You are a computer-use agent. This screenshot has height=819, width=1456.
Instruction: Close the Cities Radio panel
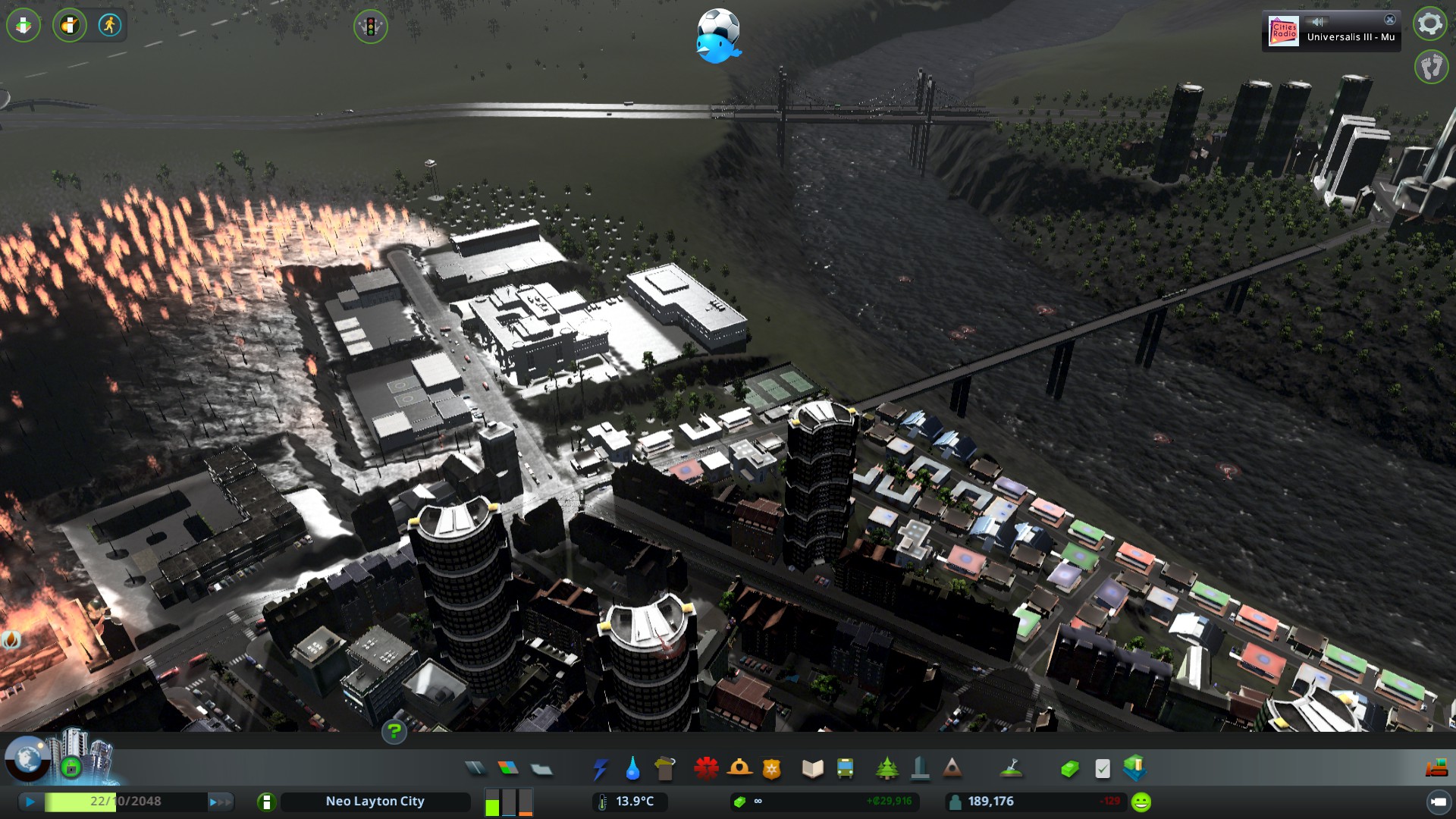(1390, 20)
